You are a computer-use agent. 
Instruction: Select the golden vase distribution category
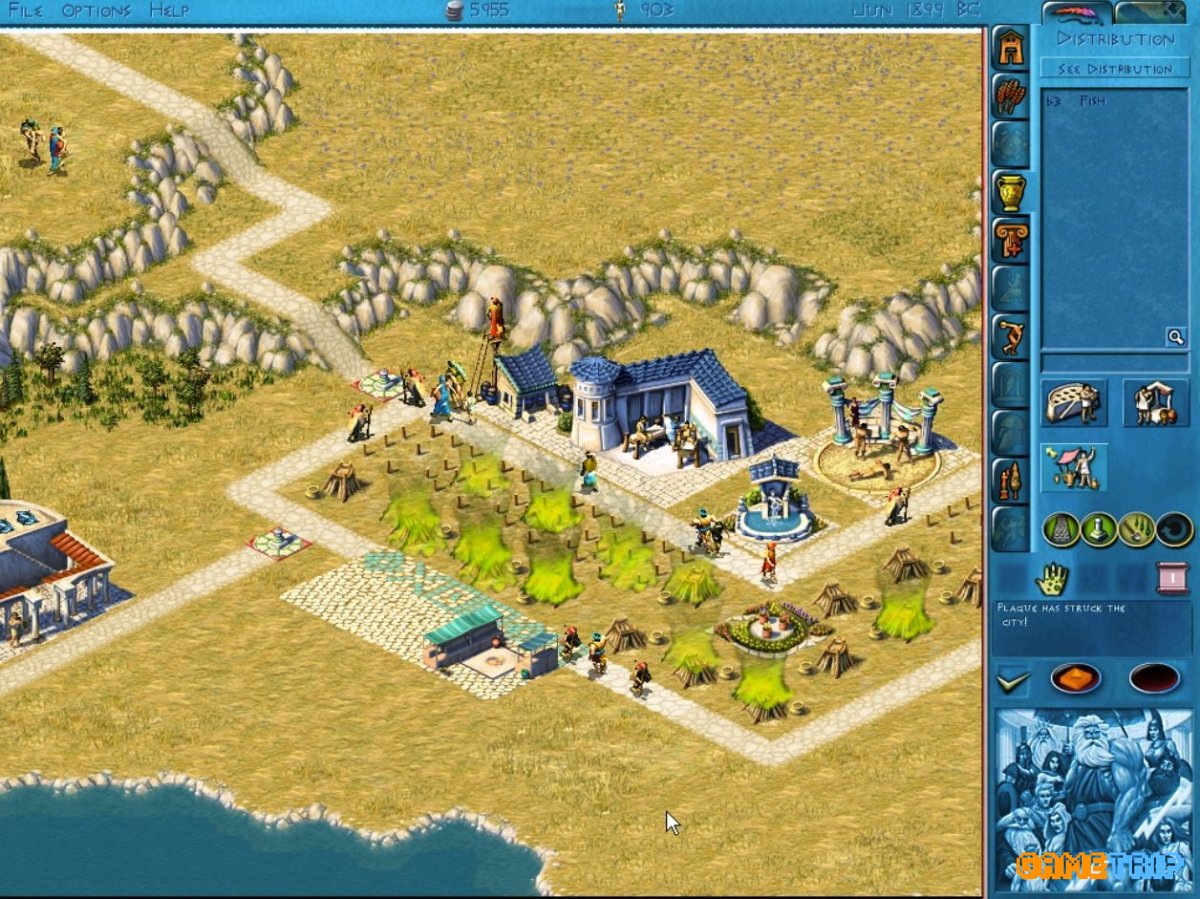(1011, 191)
